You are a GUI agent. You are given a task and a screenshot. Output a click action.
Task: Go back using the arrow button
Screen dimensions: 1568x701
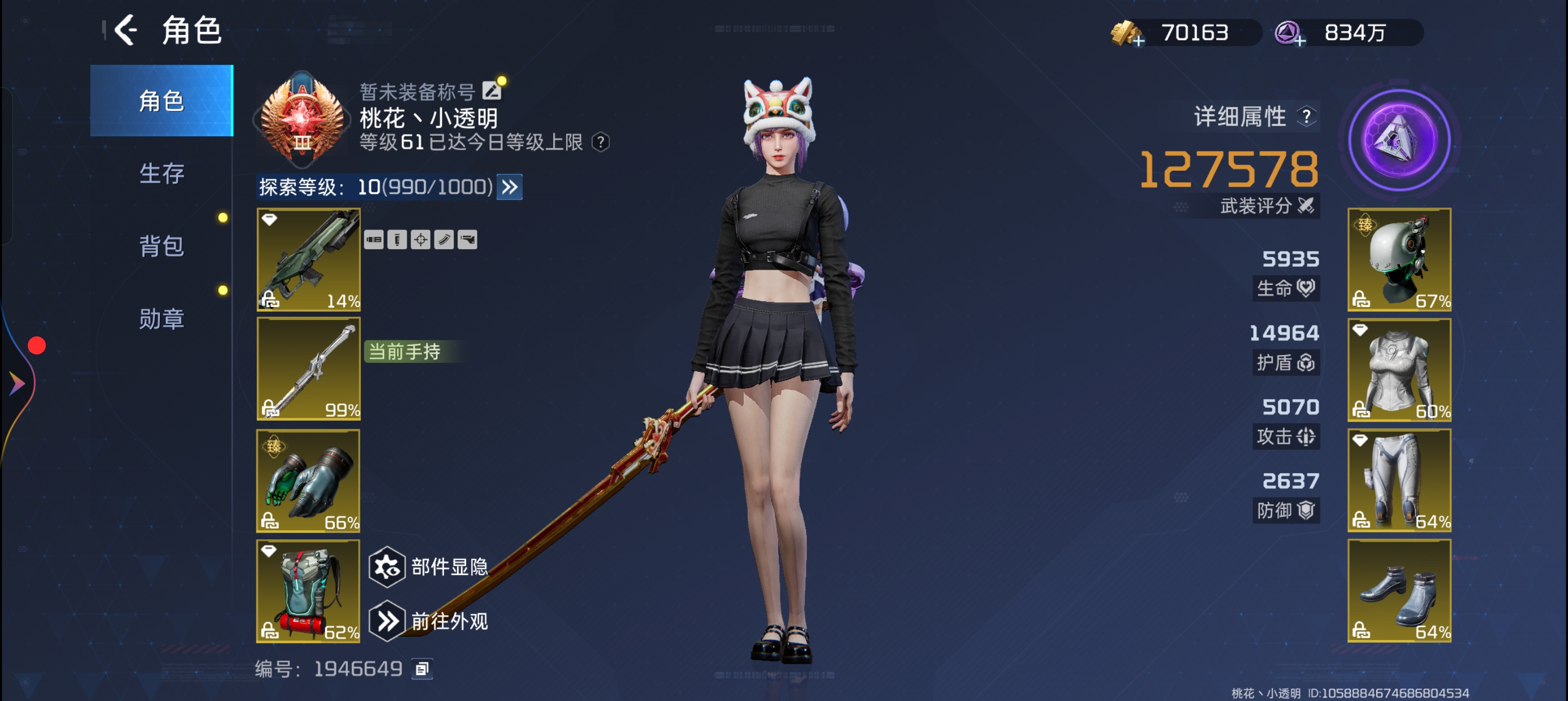click(126, 31)
